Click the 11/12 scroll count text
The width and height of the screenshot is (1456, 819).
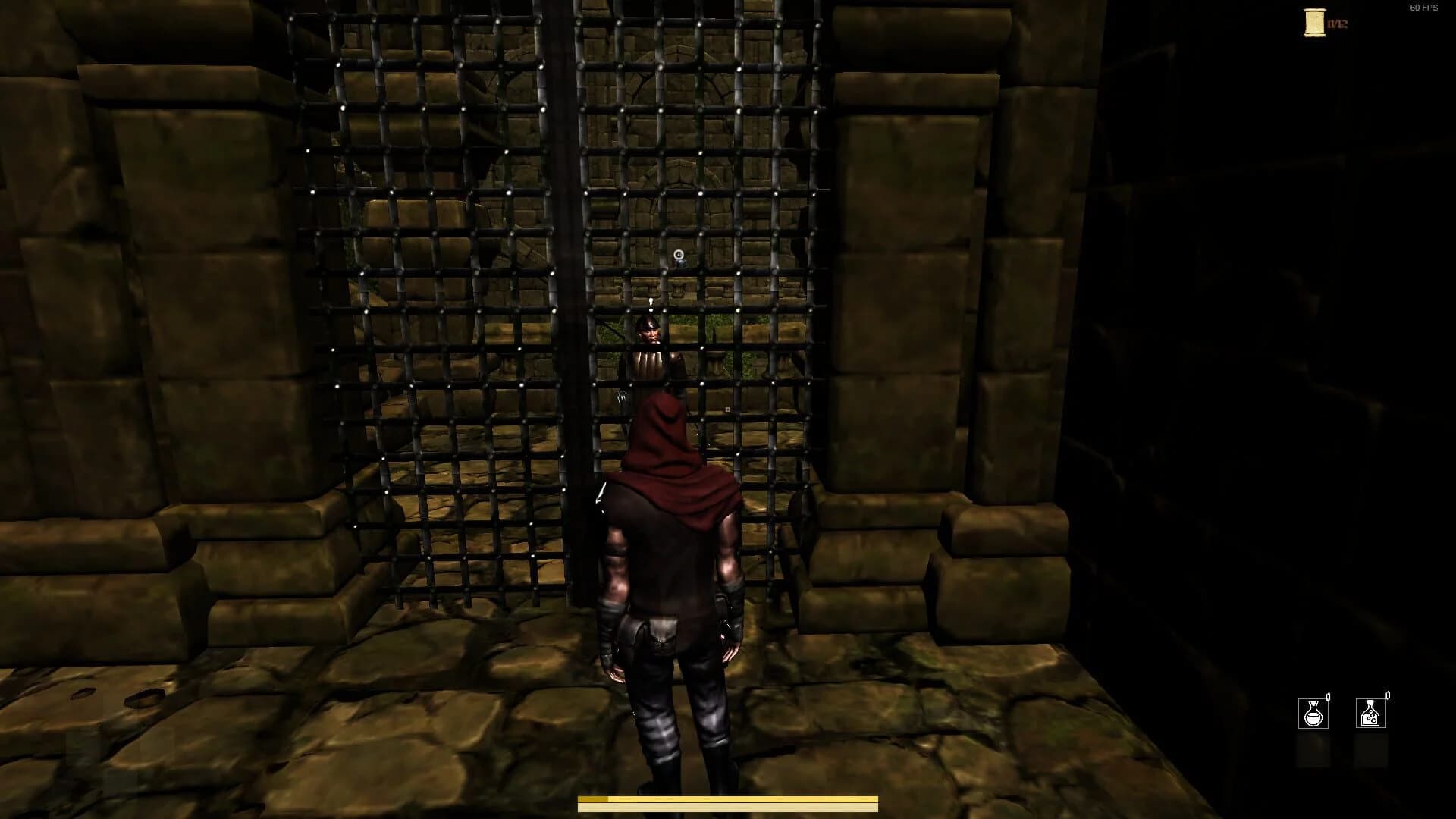click(x=1336, y=24)
